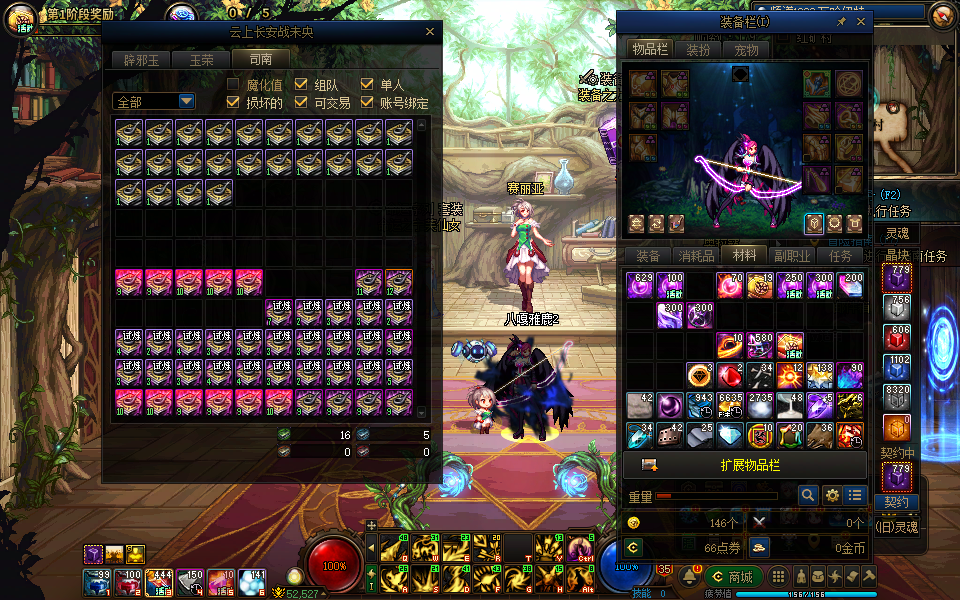
Task: Switch to the 装扮 tab
Action: [x=698, y=50]
